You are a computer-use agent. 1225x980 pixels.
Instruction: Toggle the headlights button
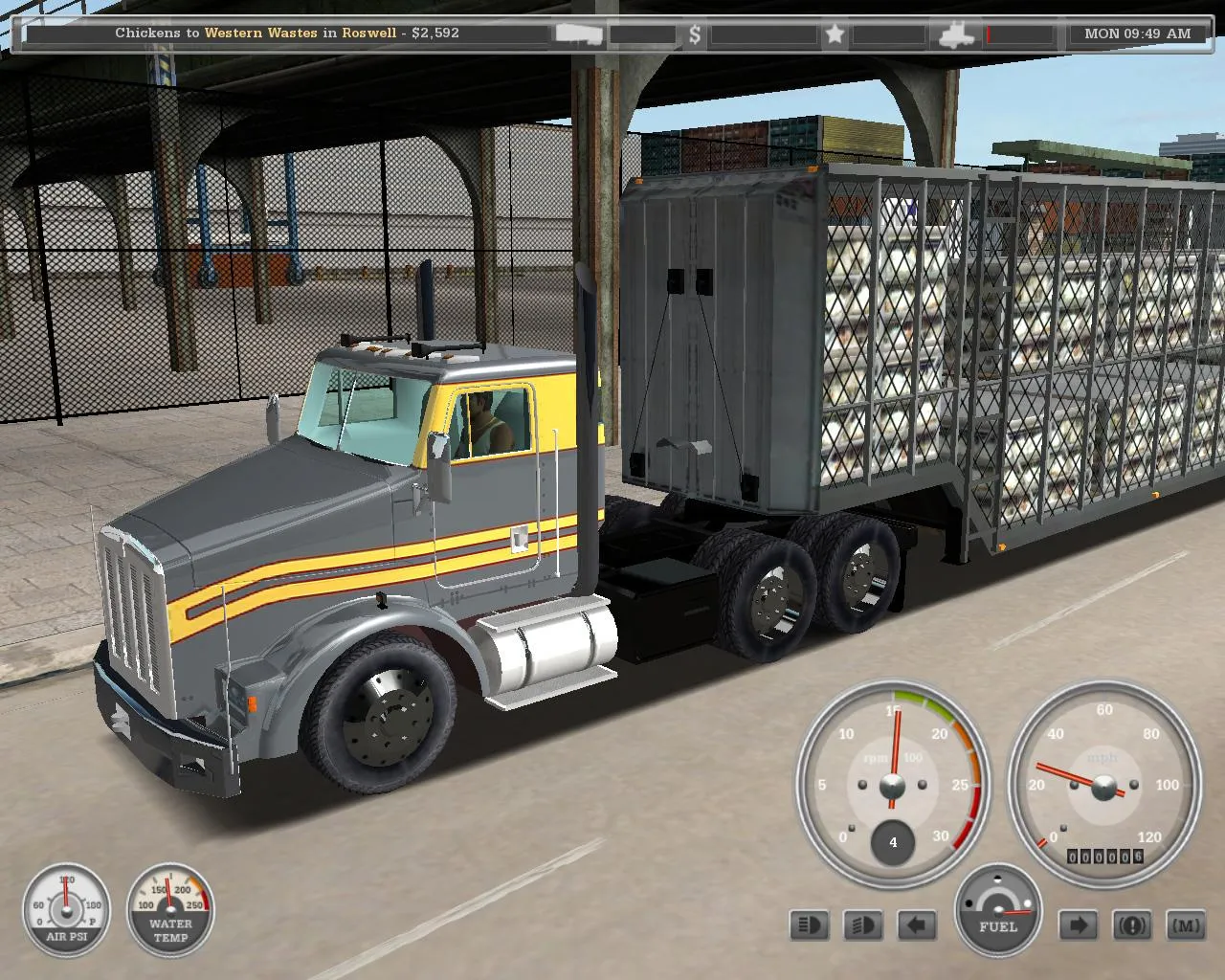click(x=810, y=925)
